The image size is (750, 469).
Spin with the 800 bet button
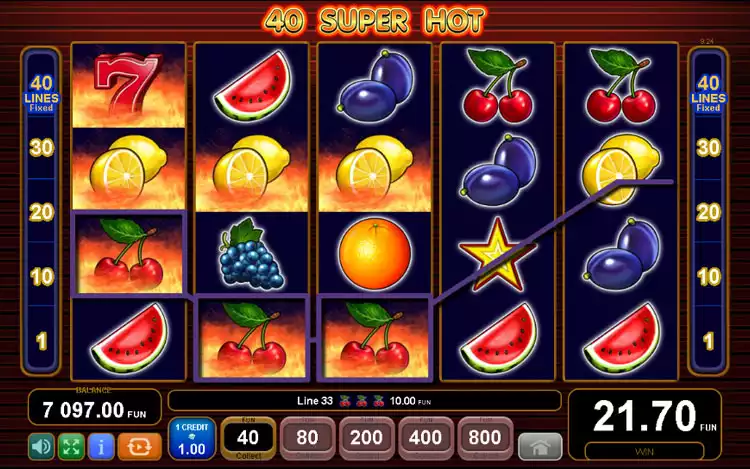[485, 439]
